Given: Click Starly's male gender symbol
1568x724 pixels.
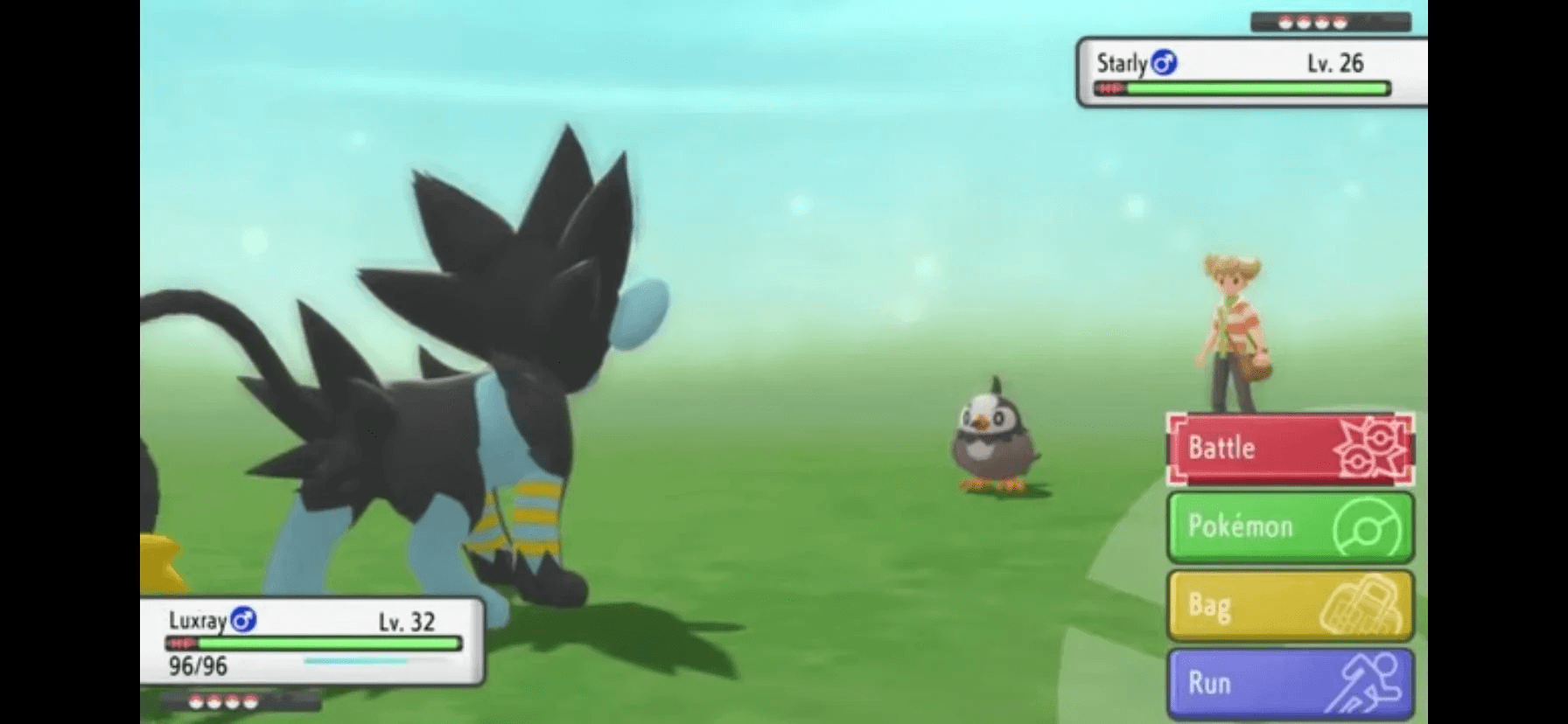Looking at the screenshot, I should pyautogui.click(x=1164, y=62).
